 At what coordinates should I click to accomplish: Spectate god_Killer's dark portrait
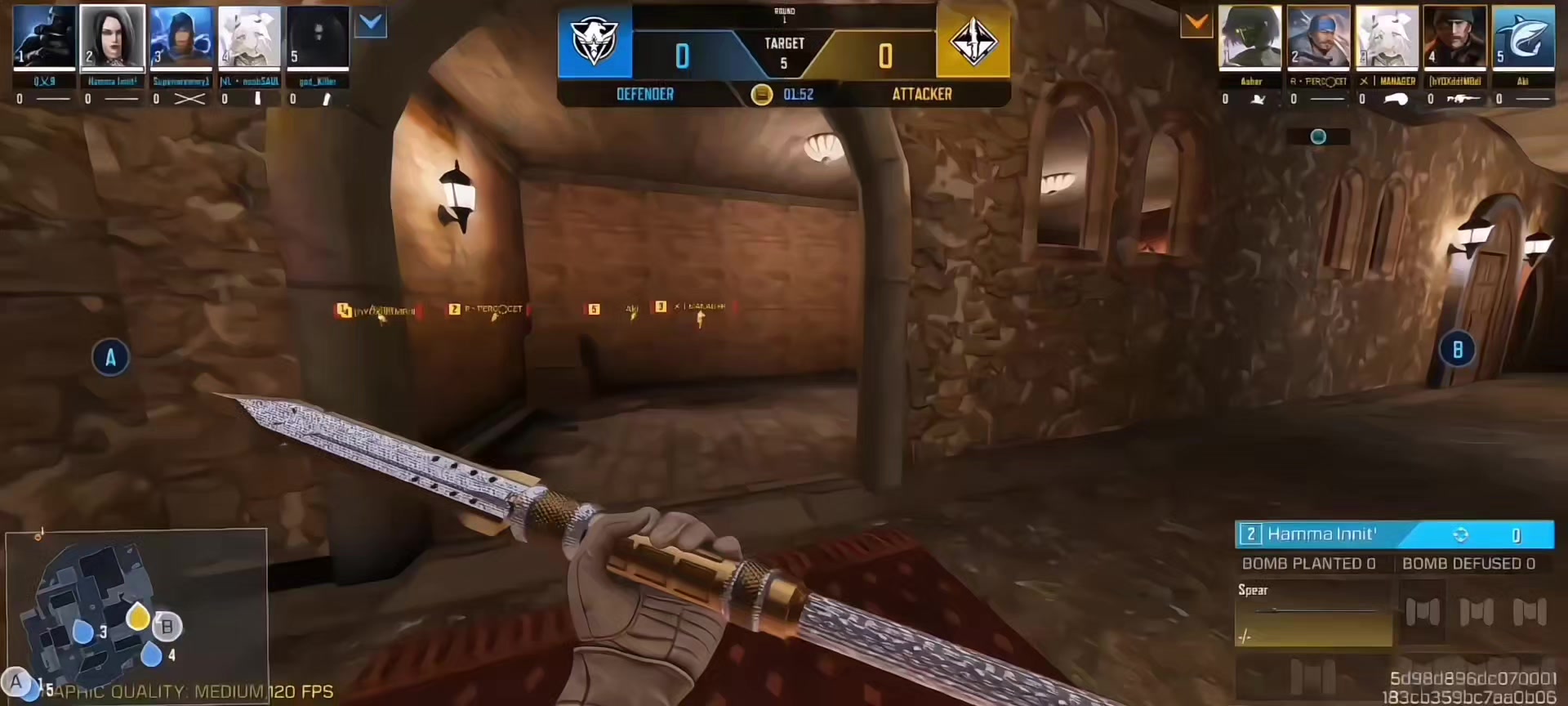318,38
